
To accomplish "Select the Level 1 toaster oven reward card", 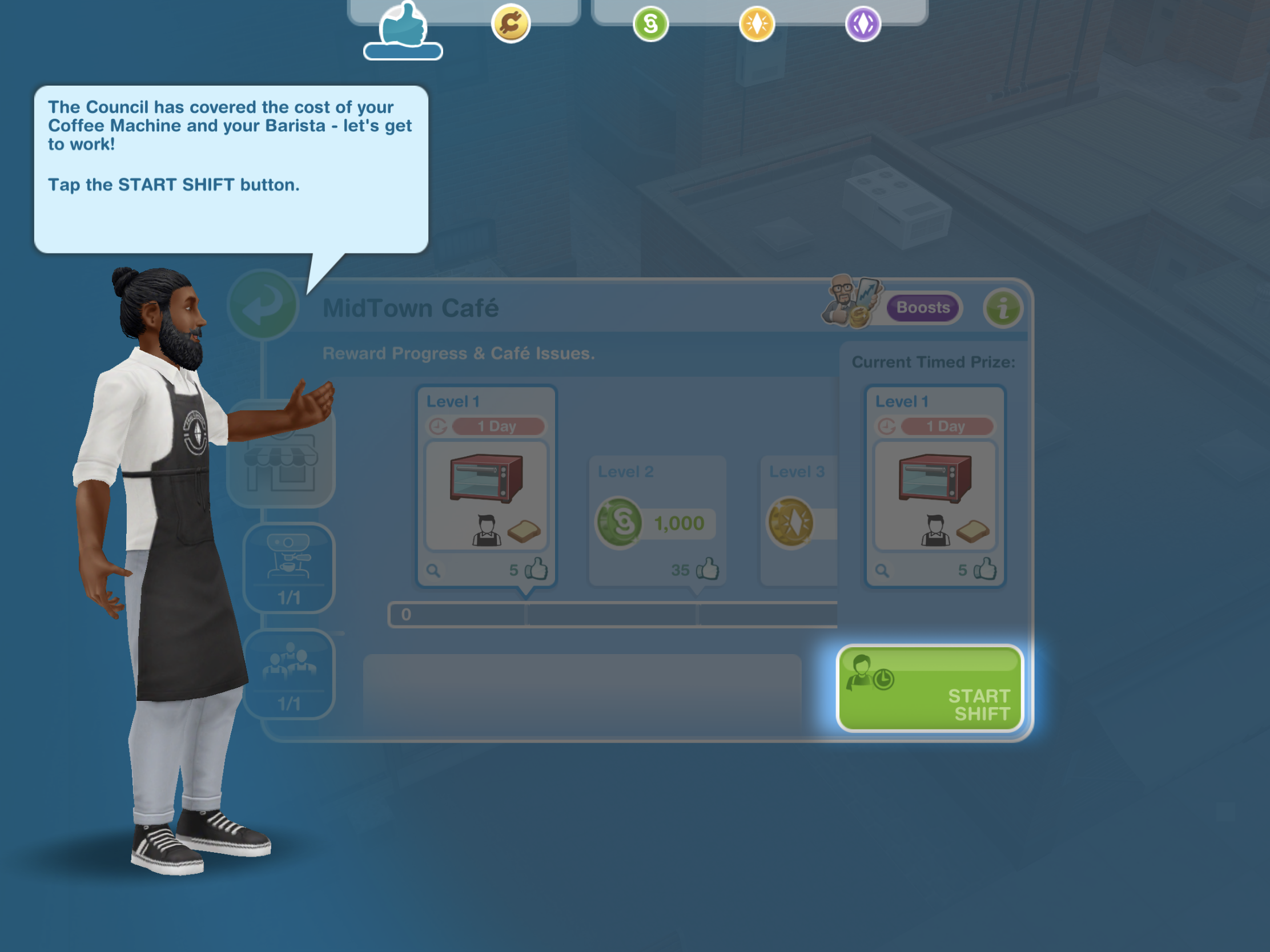I will [x=487, y=485].
